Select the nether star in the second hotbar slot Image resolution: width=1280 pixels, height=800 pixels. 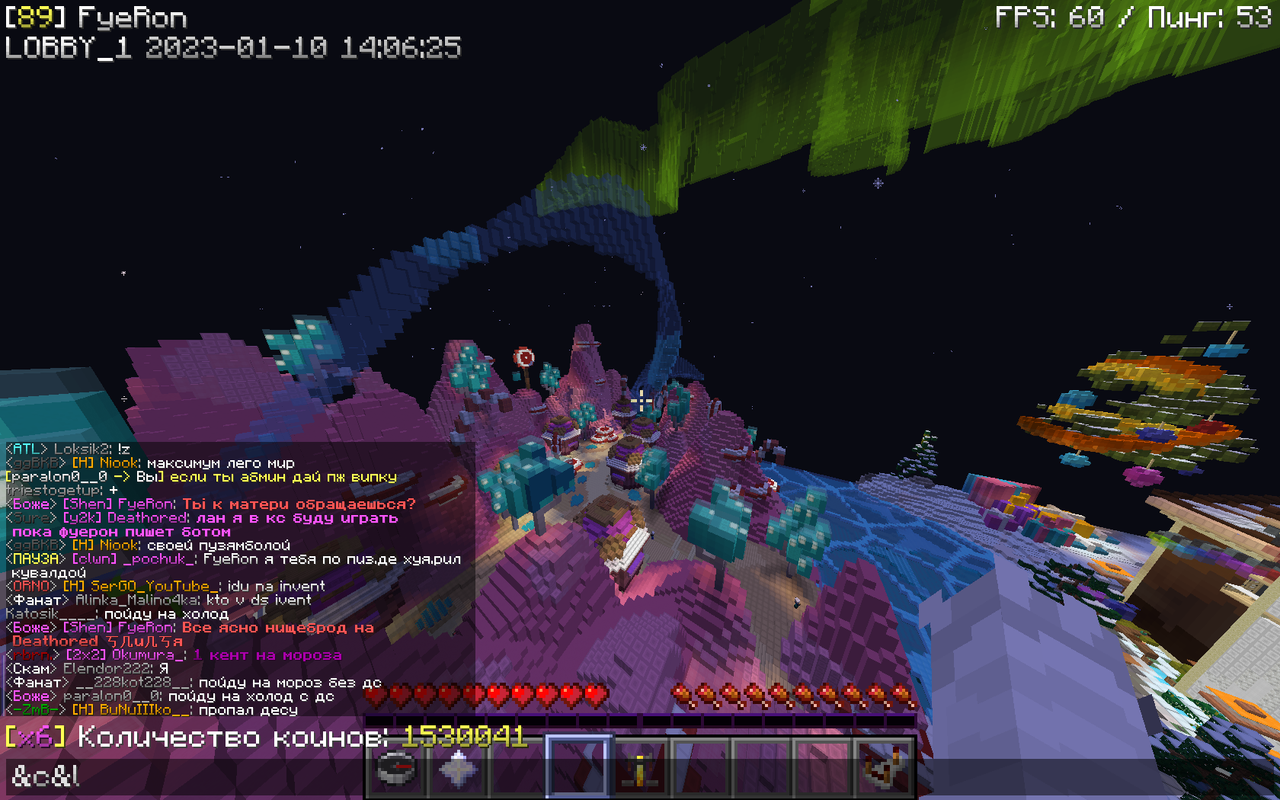458,771
